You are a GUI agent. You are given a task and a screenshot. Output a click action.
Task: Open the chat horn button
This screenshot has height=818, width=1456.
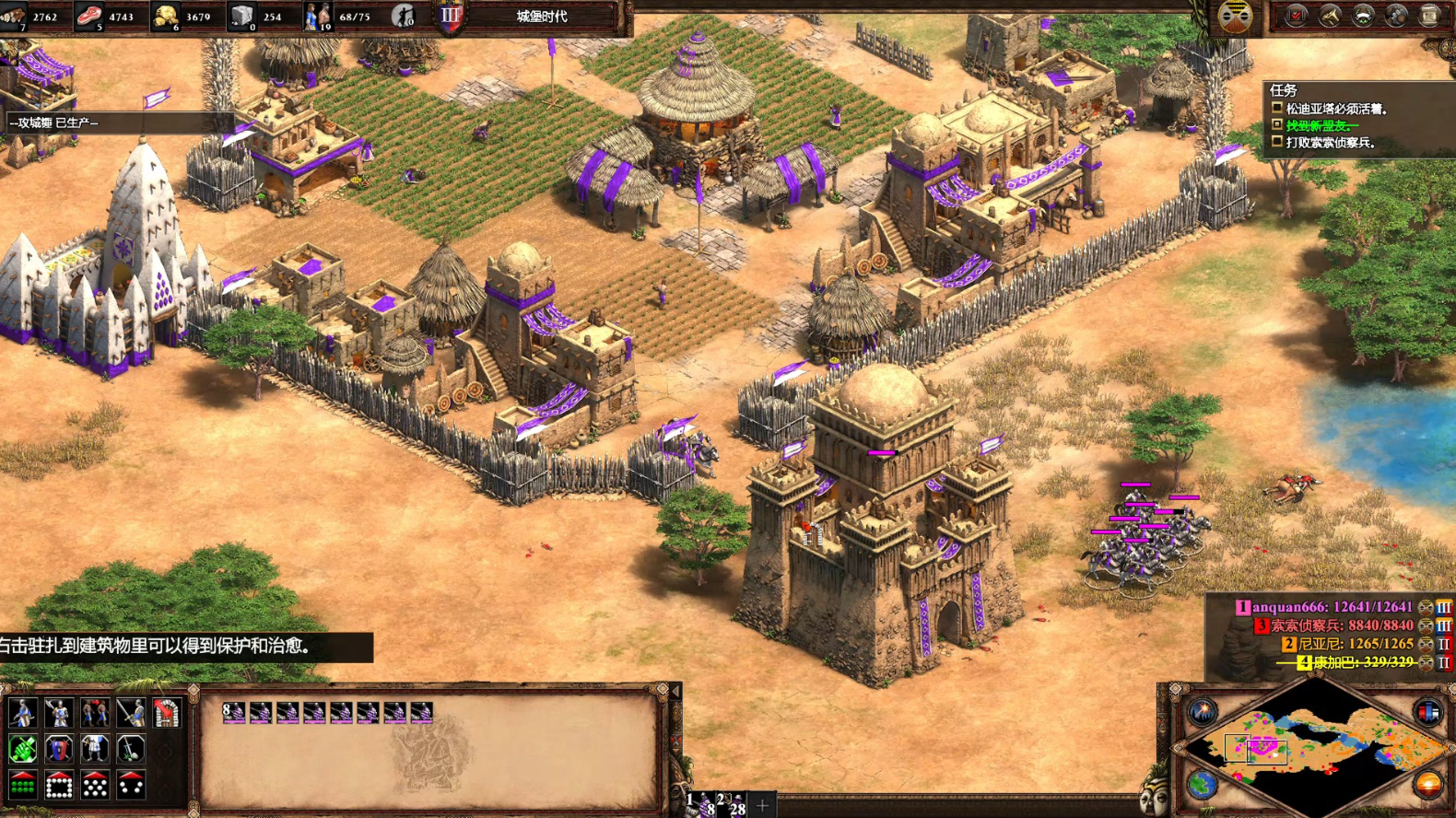(1330, 16)
